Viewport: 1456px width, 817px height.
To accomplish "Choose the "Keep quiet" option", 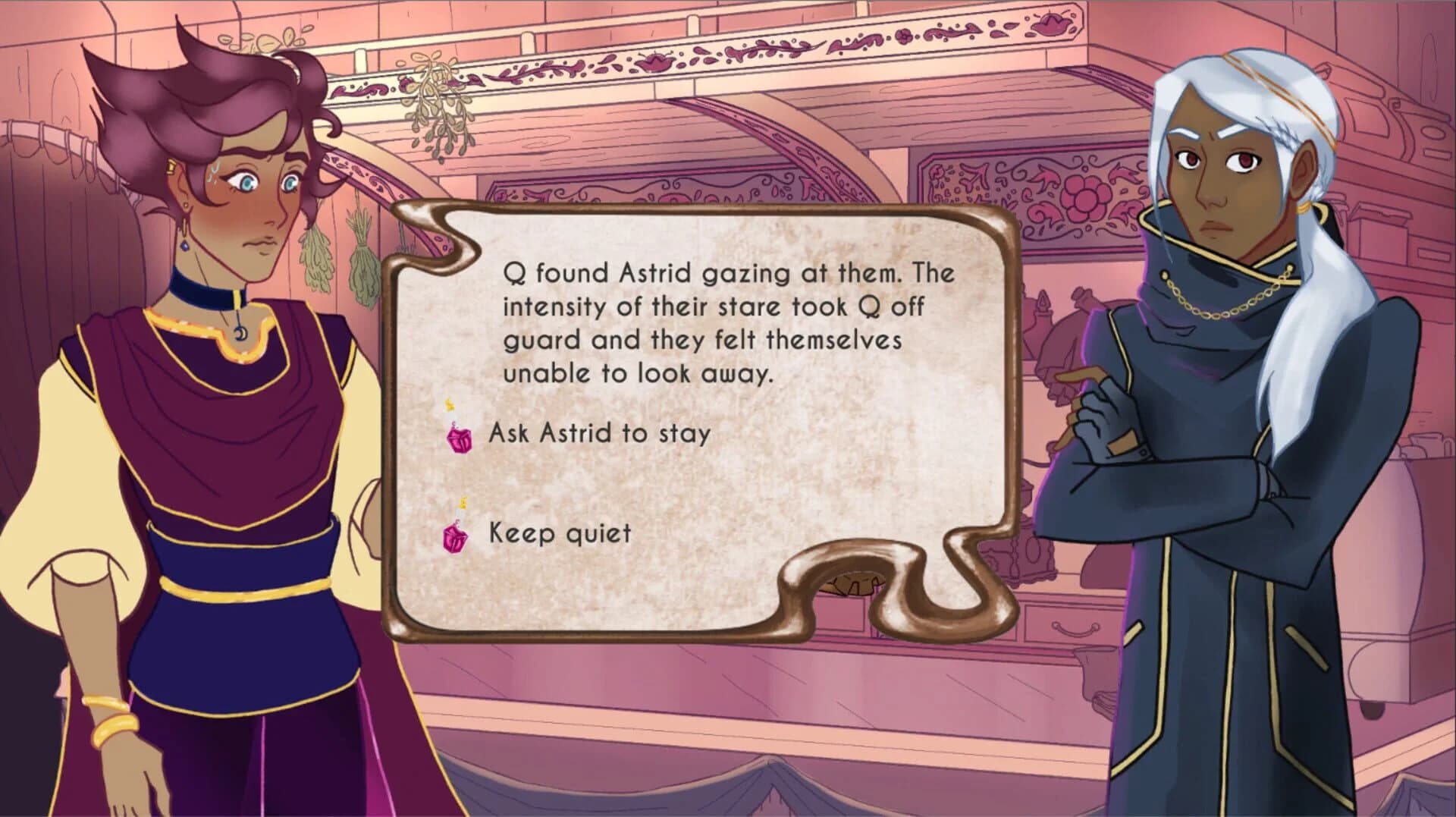I will pyautogui.click(x=559, y=533).
